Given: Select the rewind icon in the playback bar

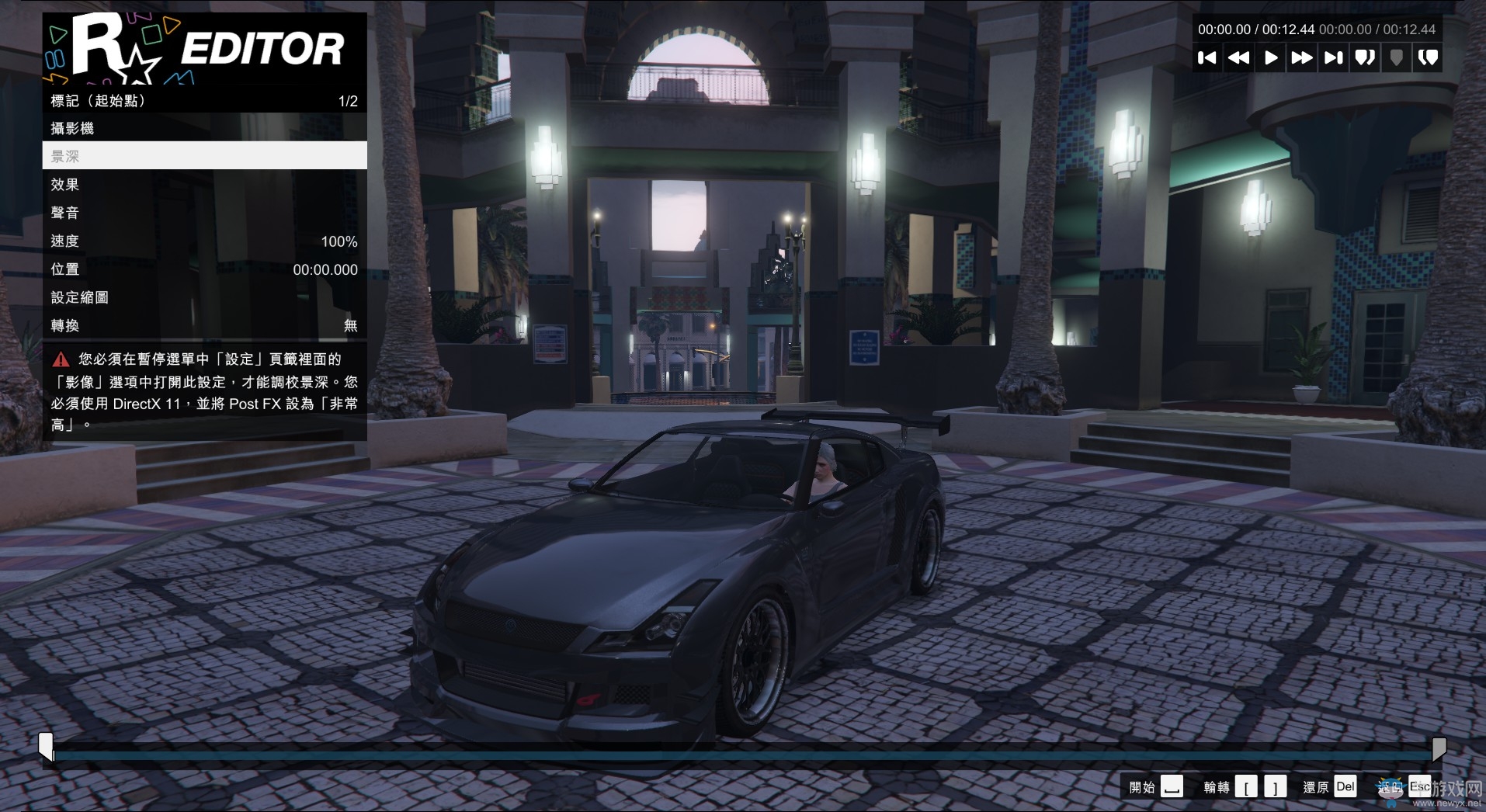Looking at the screenshot, I should coord(1240,57).
